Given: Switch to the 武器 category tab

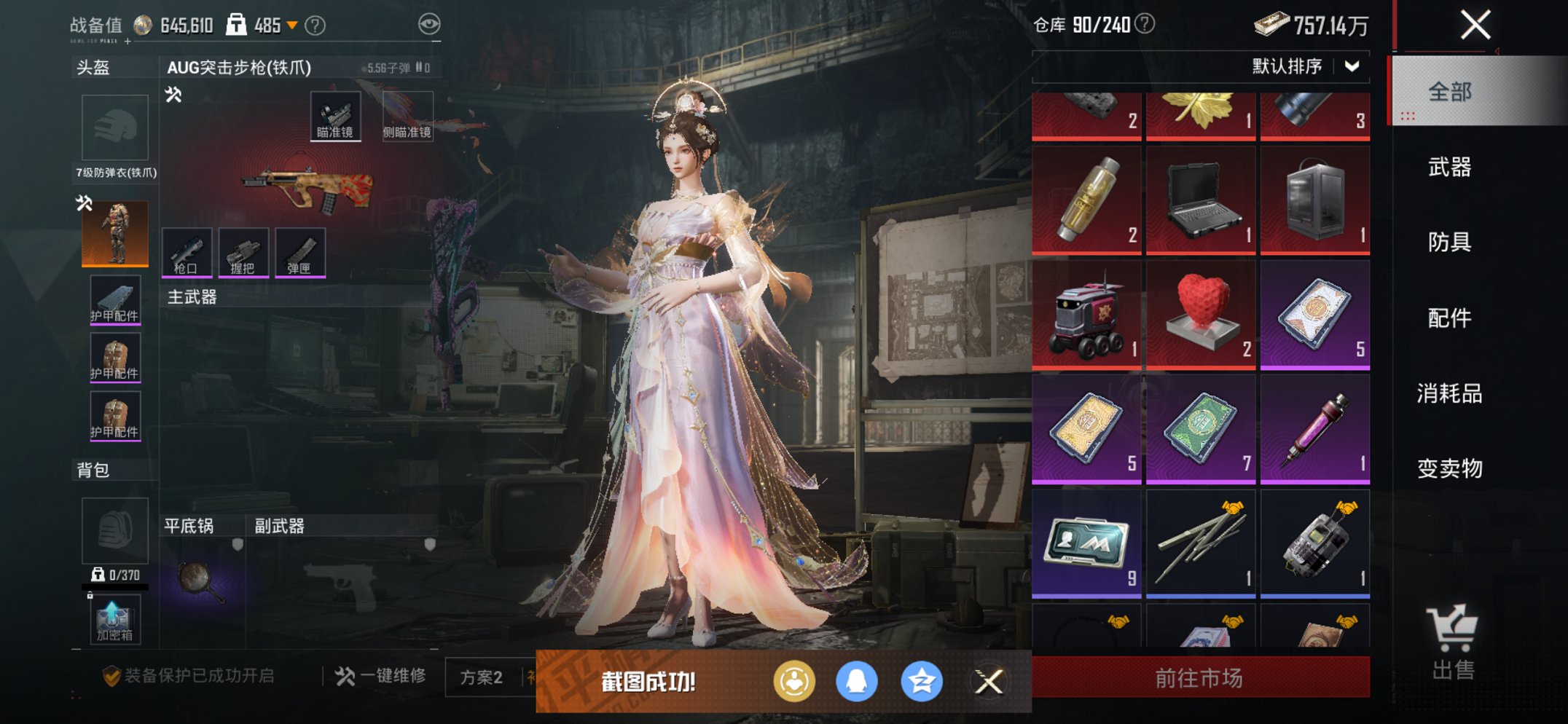Looking at the screenshot, I should click(x=1450, y=168).
